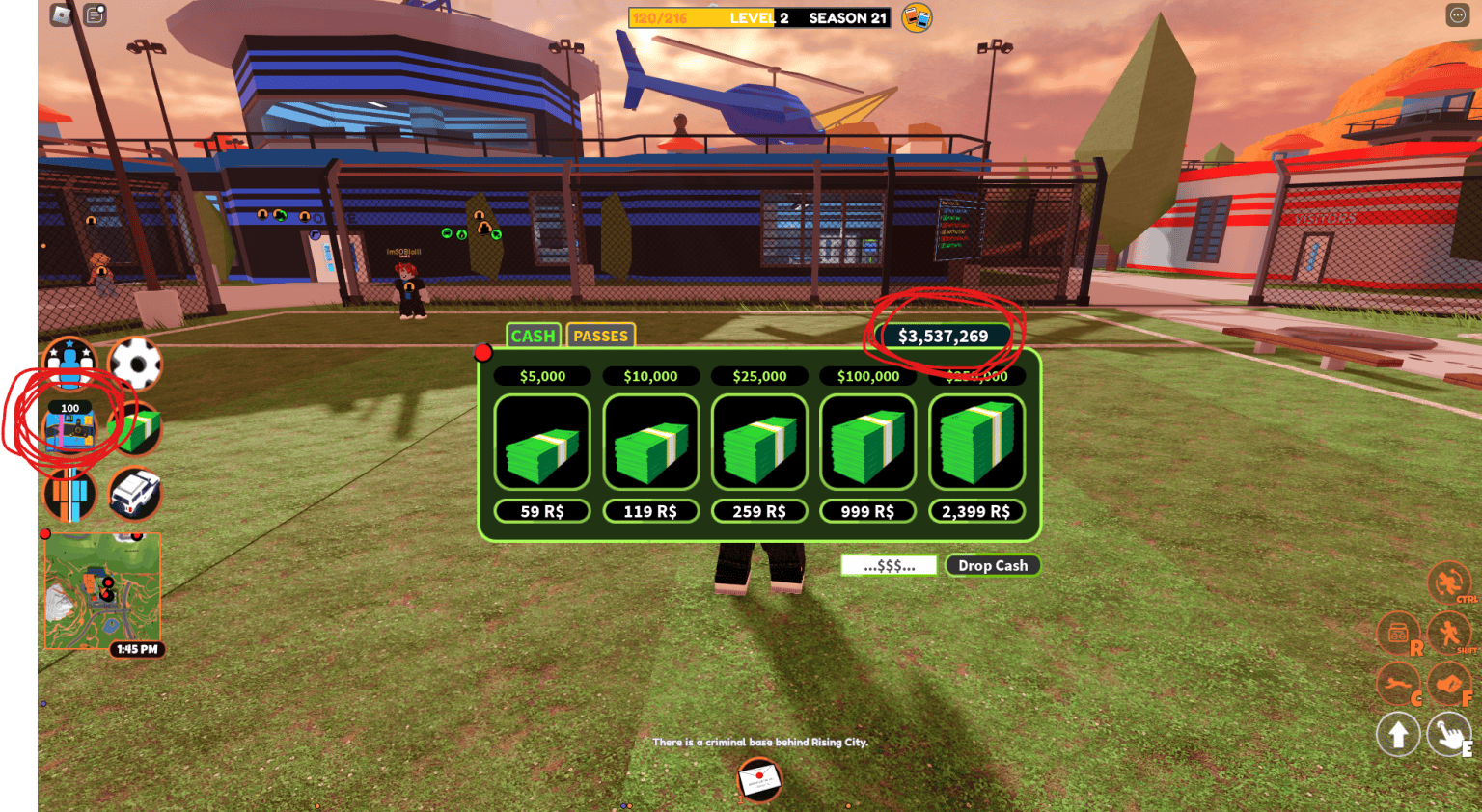Open the garage vehicle customization icon
1482x812 pixels.
(x=135, y=494)
